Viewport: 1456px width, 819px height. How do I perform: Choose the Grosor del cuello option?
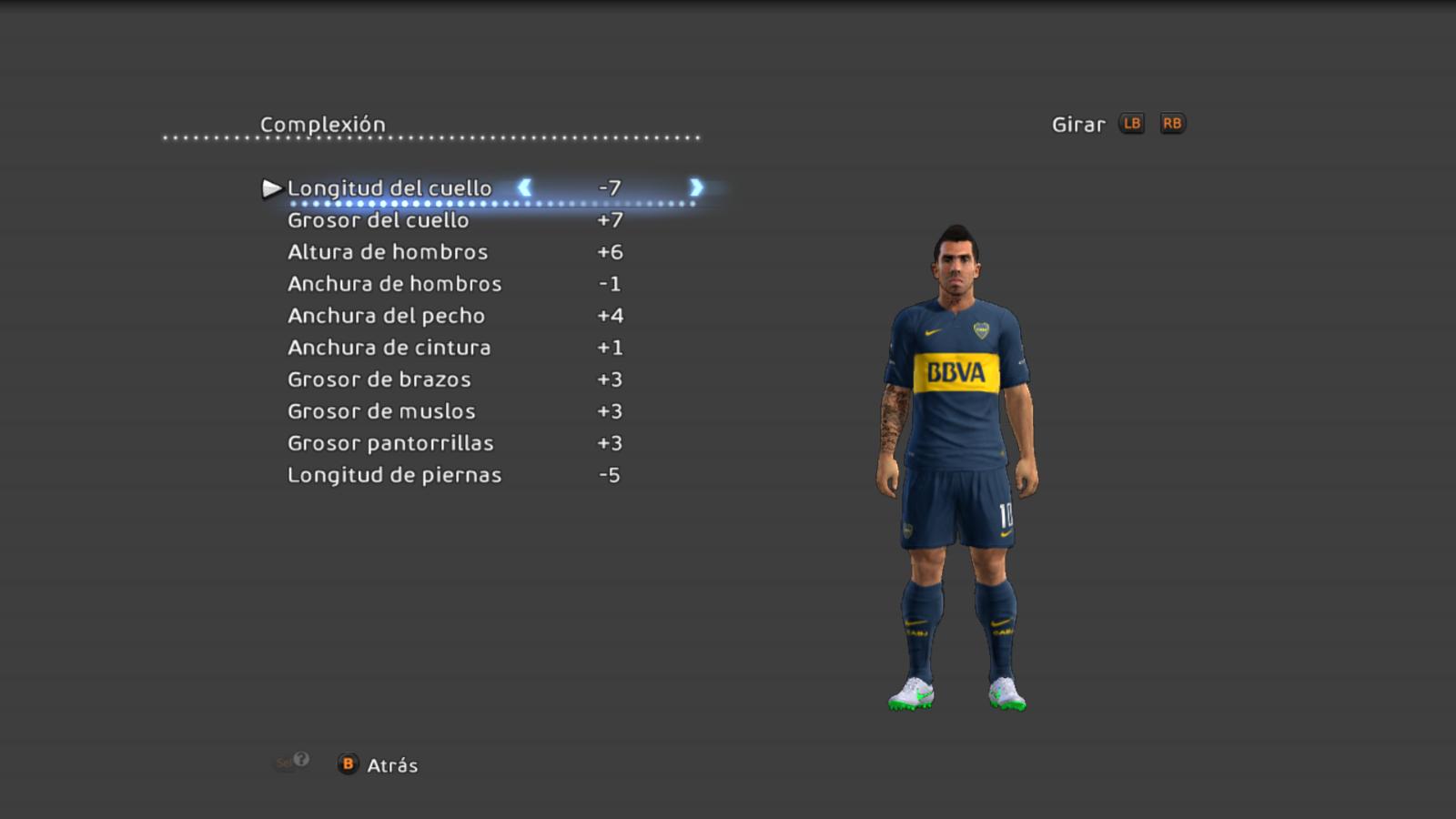[379, 220]
